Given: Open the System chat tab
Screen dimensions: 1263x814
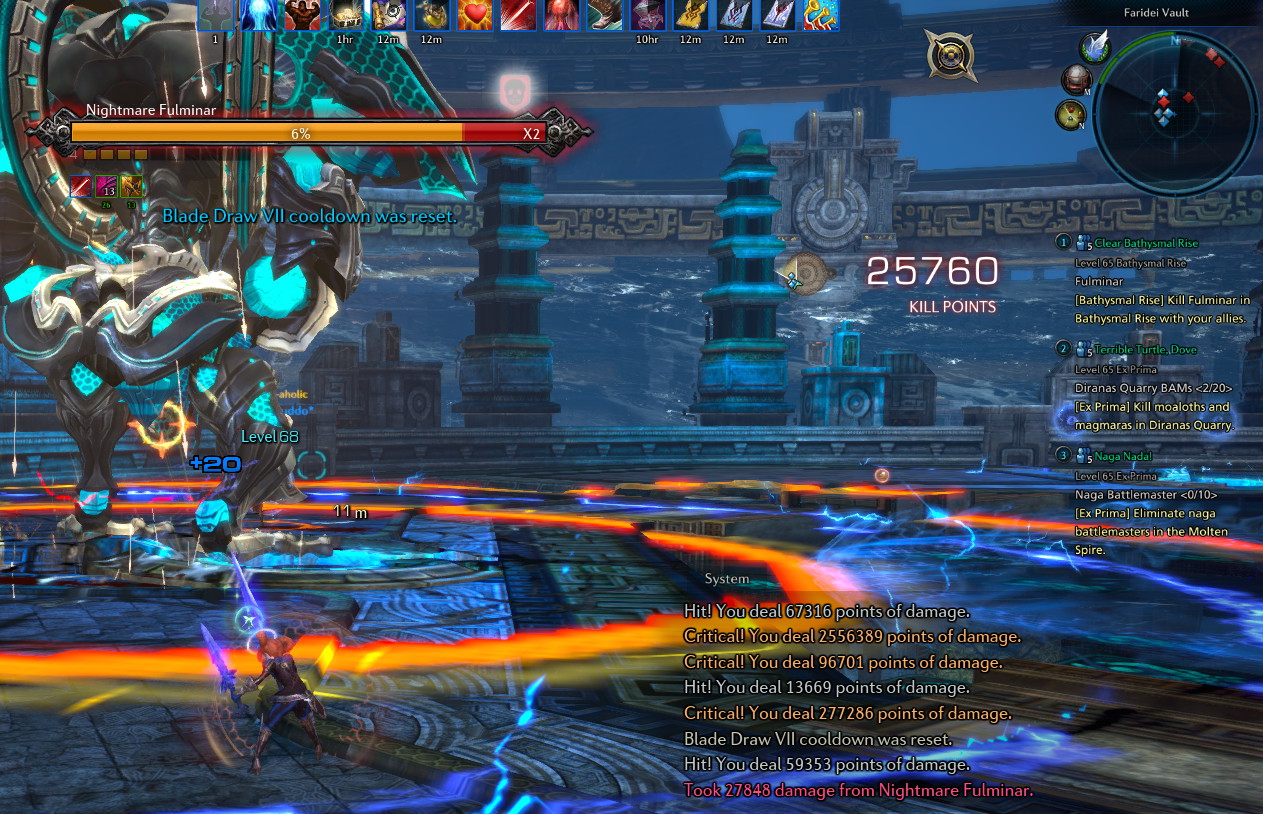Looking at the screenshot, I should pyautogui.click(x=726, y=579).
